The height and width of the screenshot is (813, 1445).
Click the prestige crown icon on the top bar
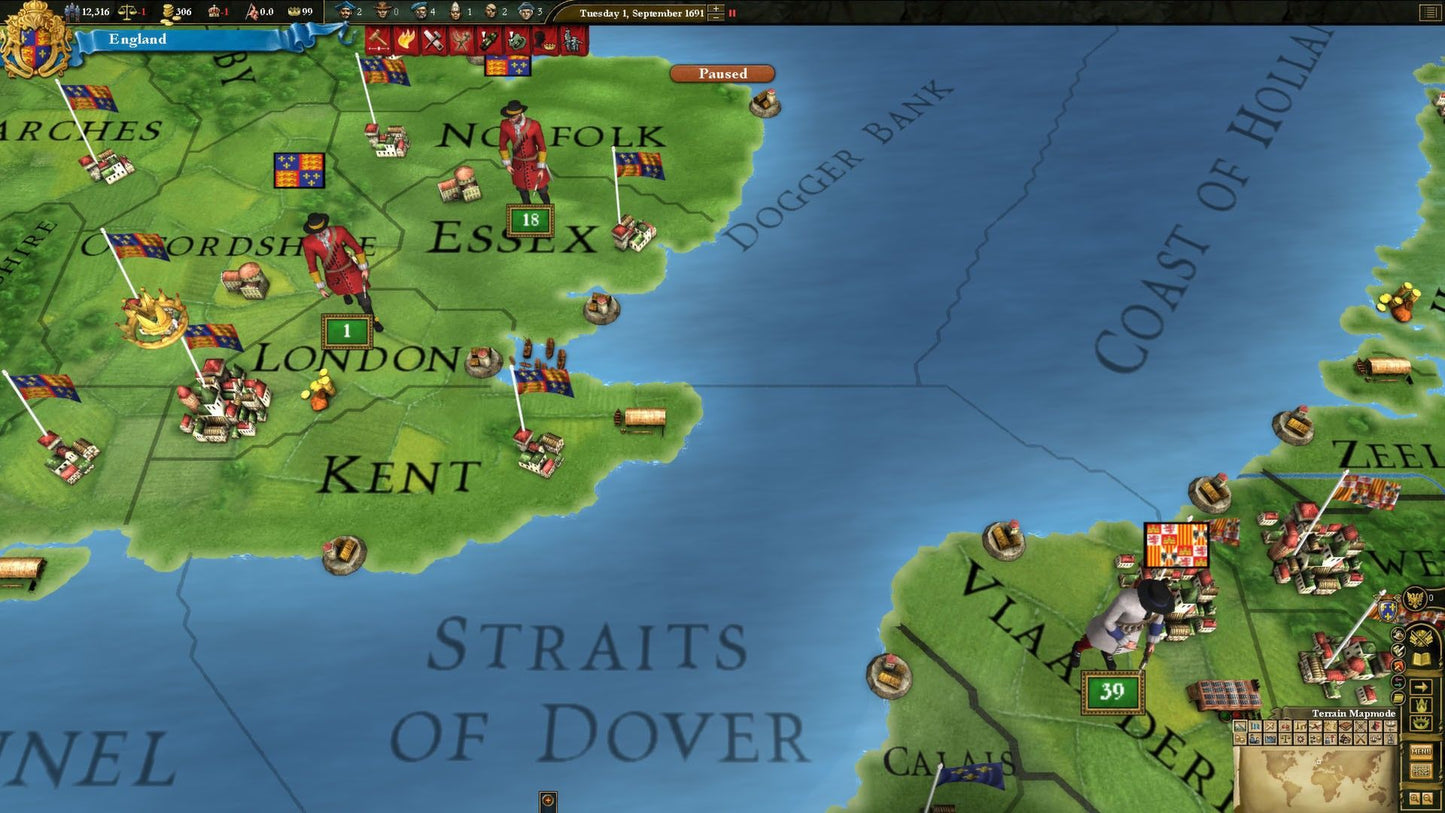214,12
